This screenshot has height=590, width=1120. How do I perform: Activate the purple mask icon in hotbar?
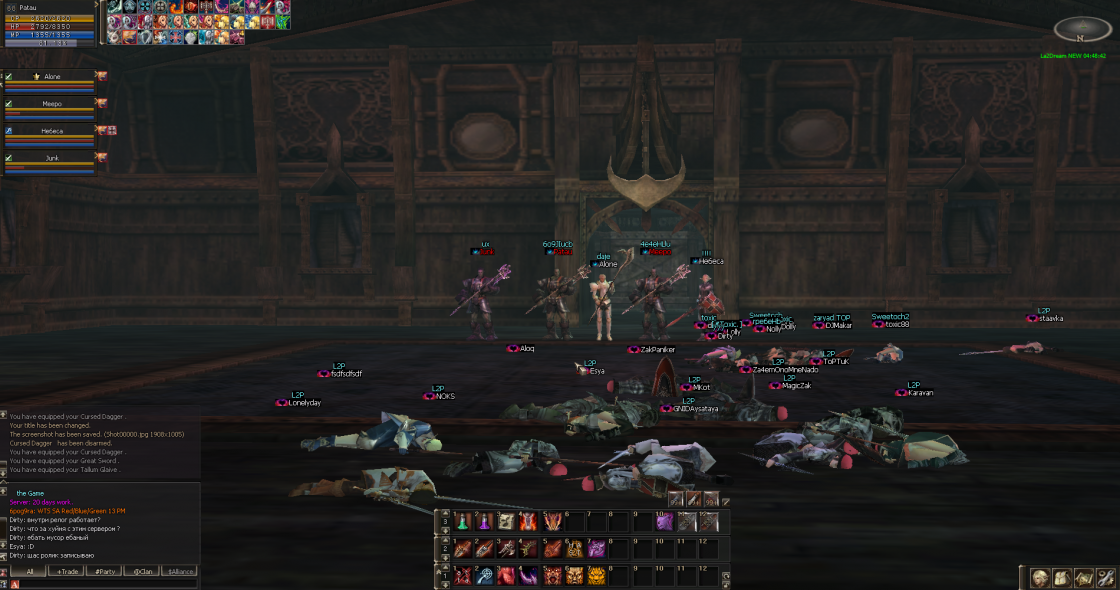pyautogui.click(x=666, y=521)
